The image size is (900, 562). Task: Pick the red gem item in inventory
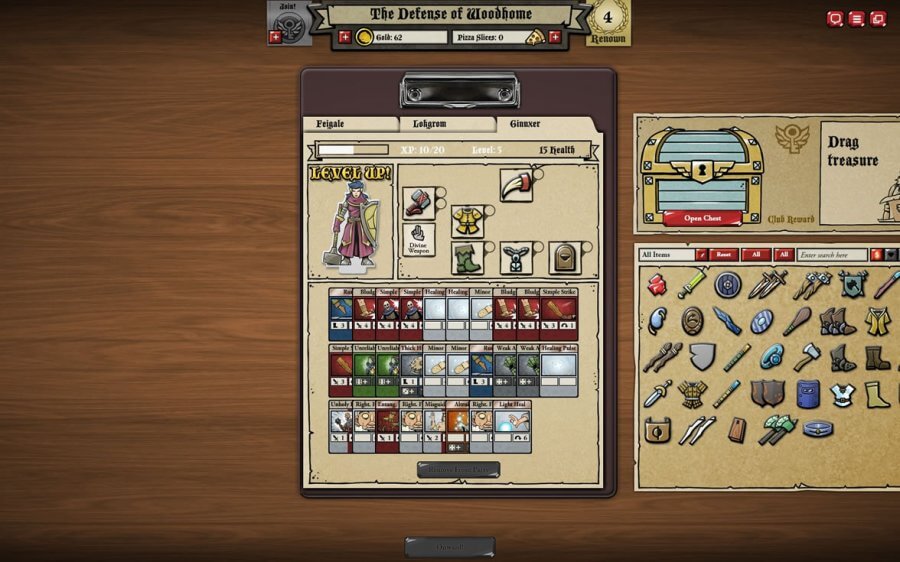tap(657, 285)
